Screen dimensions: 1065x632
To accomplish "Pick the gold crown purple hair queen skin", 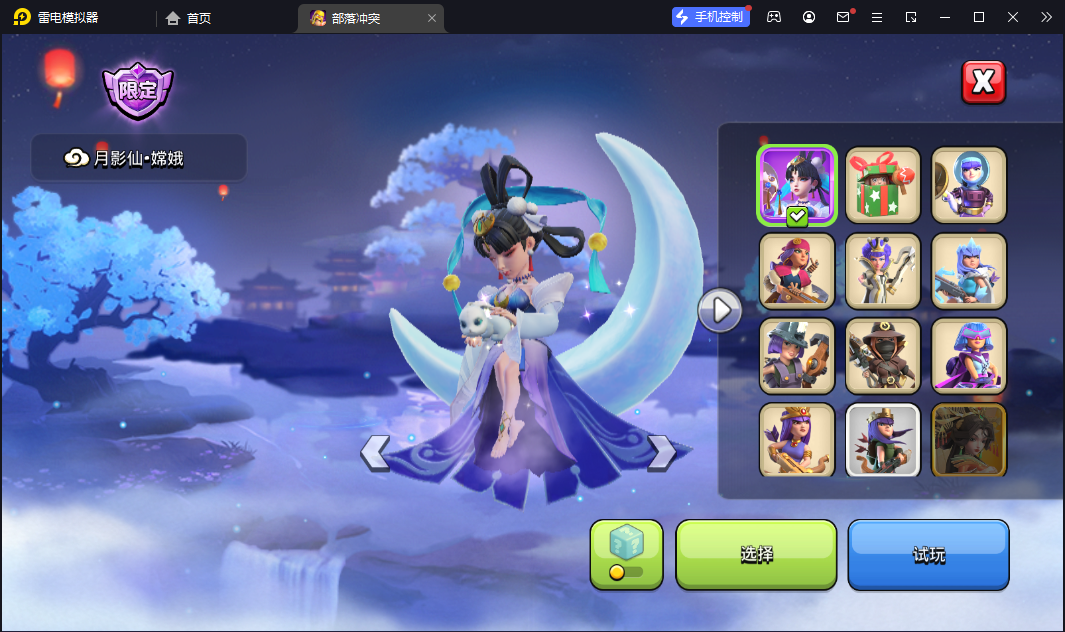I will click(x=796, y=440).
